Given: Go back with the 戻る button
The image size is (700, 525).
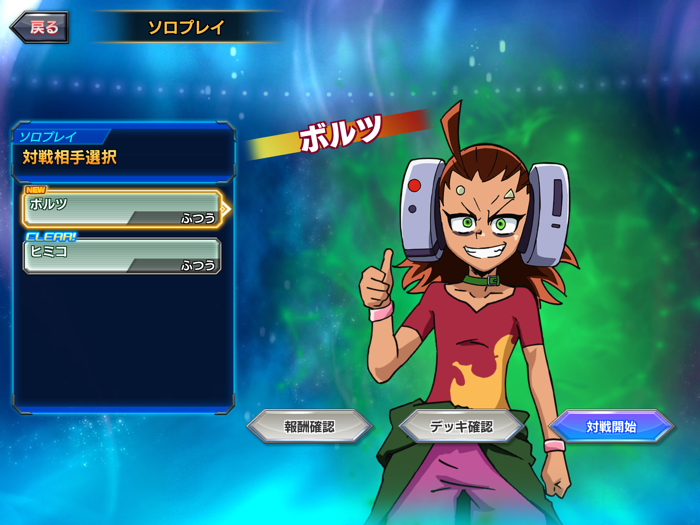Looking at the screenshot, I should tap(39, 27).
